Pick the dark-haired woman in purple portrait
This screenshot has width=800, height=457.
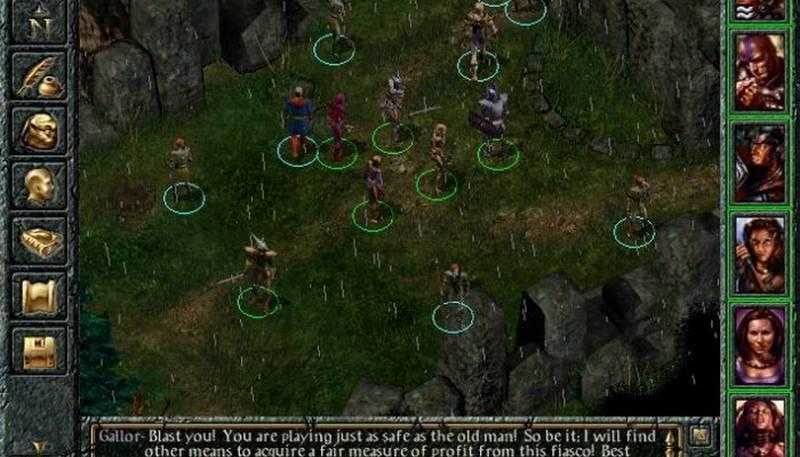[760, 345]
